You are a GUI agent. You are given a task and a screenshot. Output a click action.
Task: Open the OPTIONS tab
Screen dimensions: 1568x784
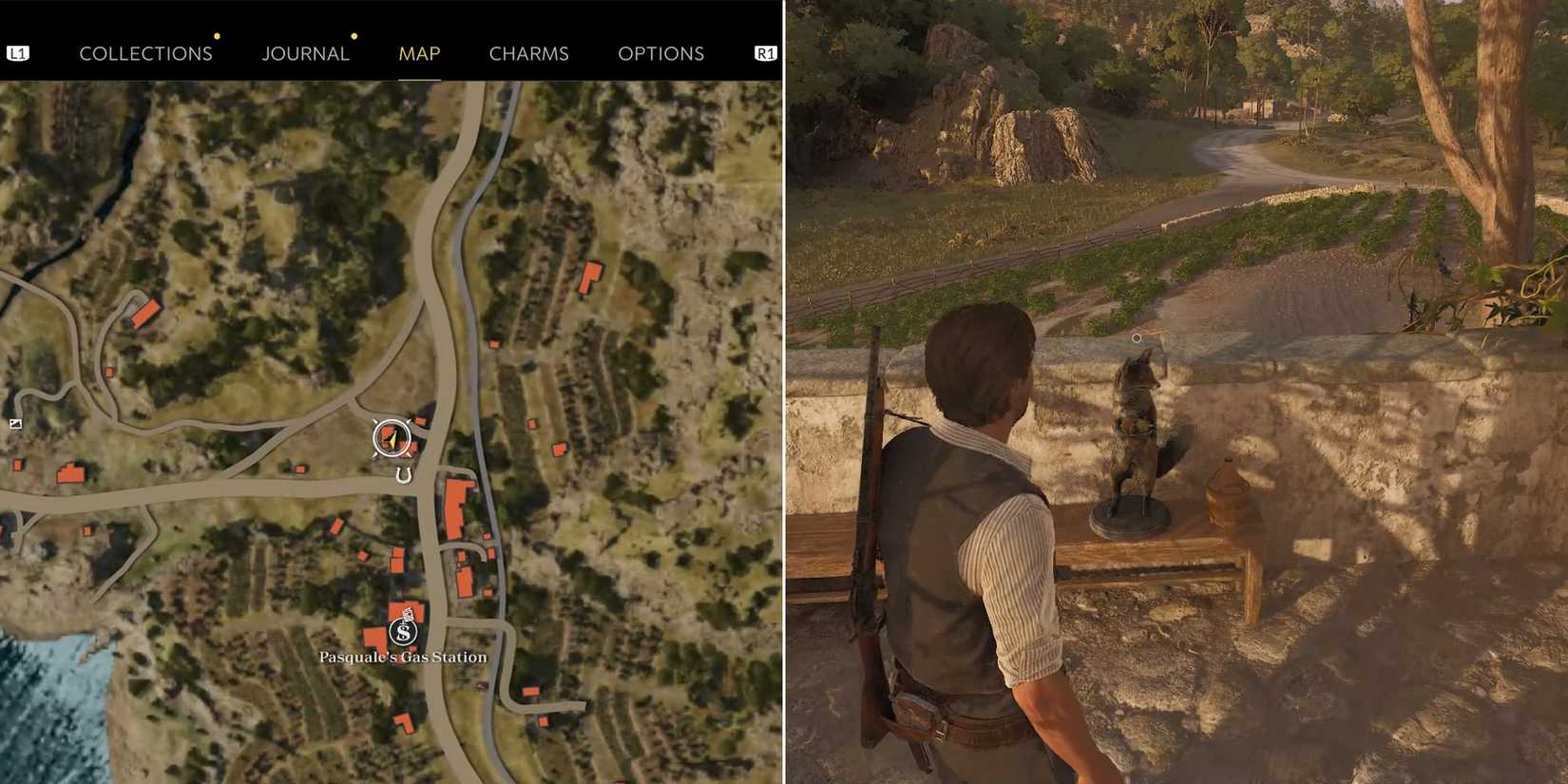tap(662, 53)
